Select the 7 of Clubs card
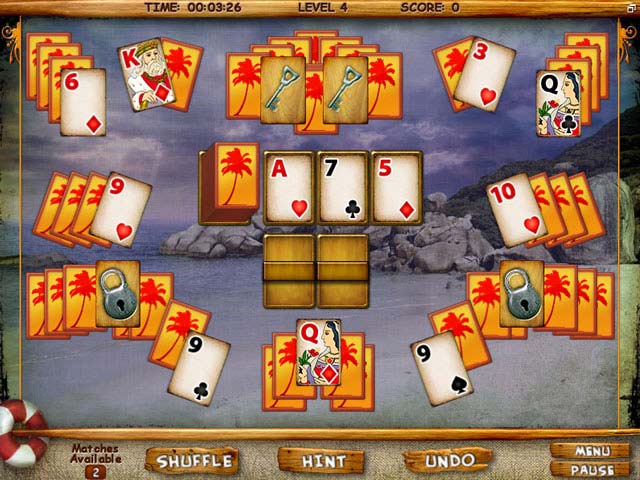 click(343, 187)
